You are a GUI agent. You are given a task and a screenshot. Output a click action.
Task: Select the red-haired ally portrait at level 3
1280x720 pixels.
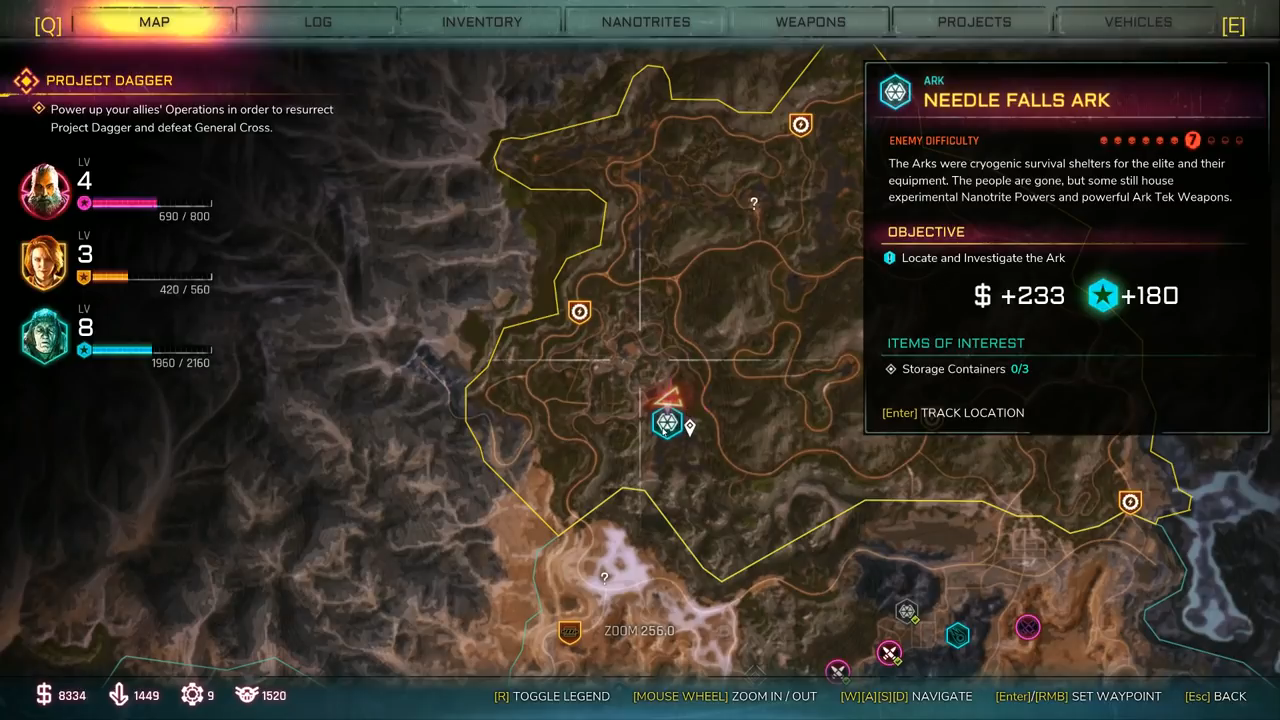pyautogui.click(x=45, y=263)
